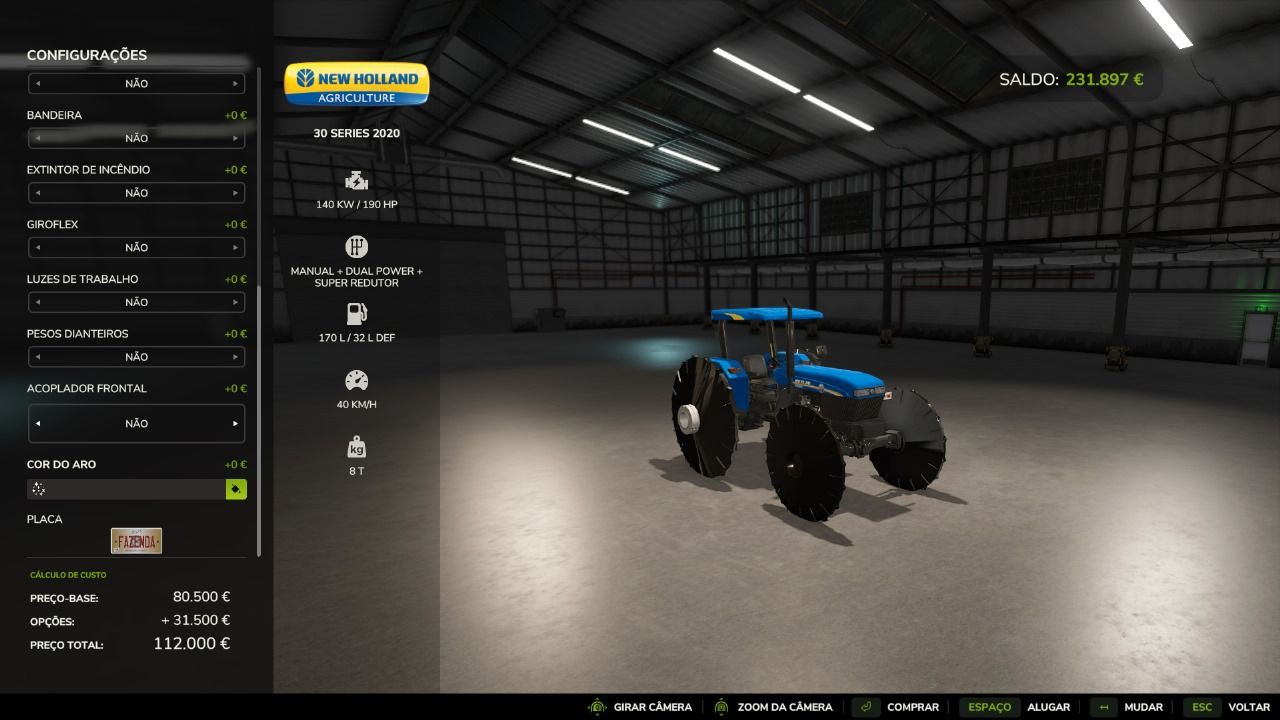This screenshot has height=720, width=1280.
Task: Click the right arrow of Bandeira option
Action: [x=236, y=138]
